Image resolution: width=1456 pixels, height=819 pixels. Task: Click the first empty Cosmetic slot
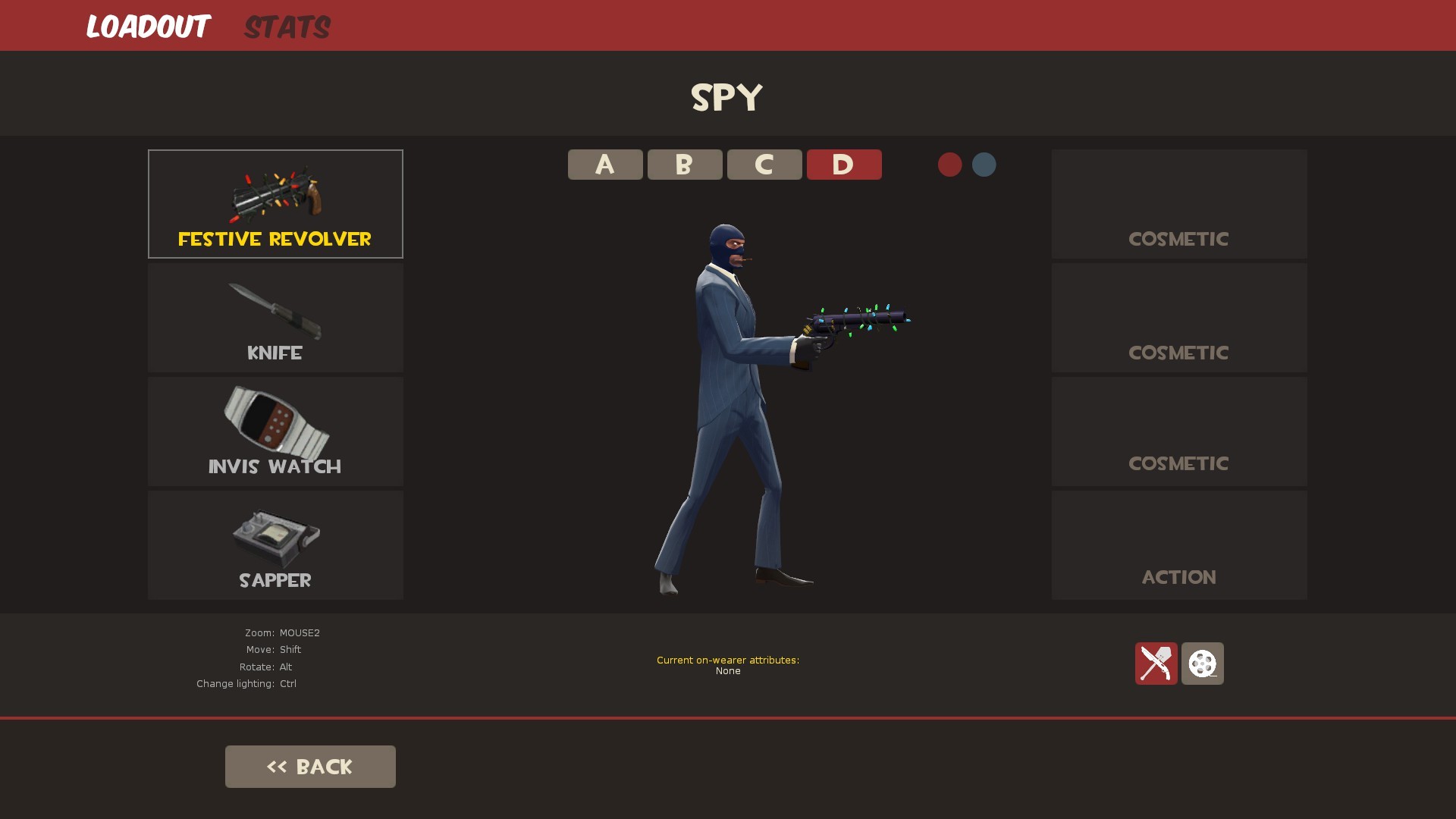click(1178, 203)
